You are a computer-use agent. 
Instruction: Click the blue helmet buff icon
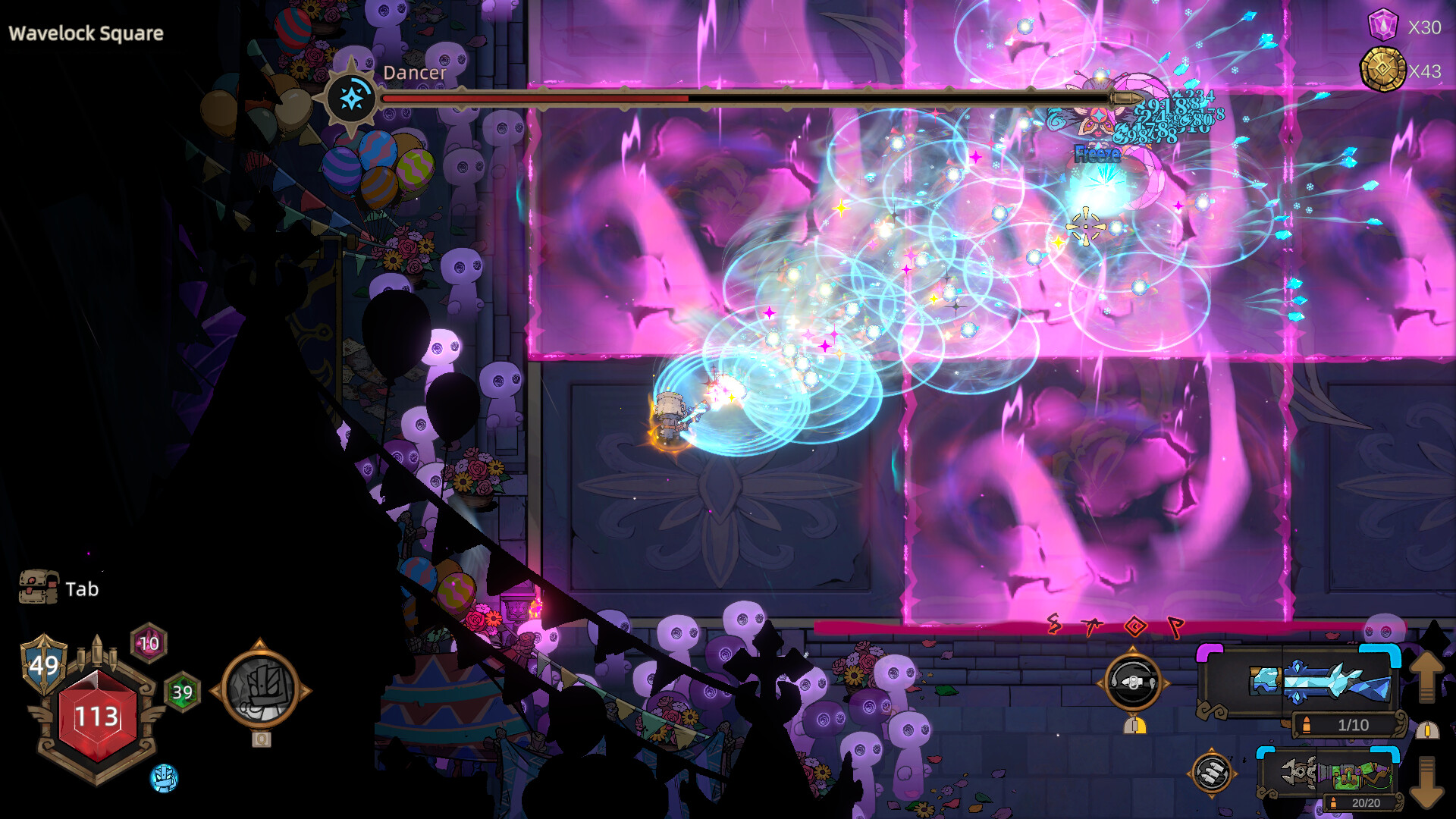pyautogui.click(x=164, y=778)
